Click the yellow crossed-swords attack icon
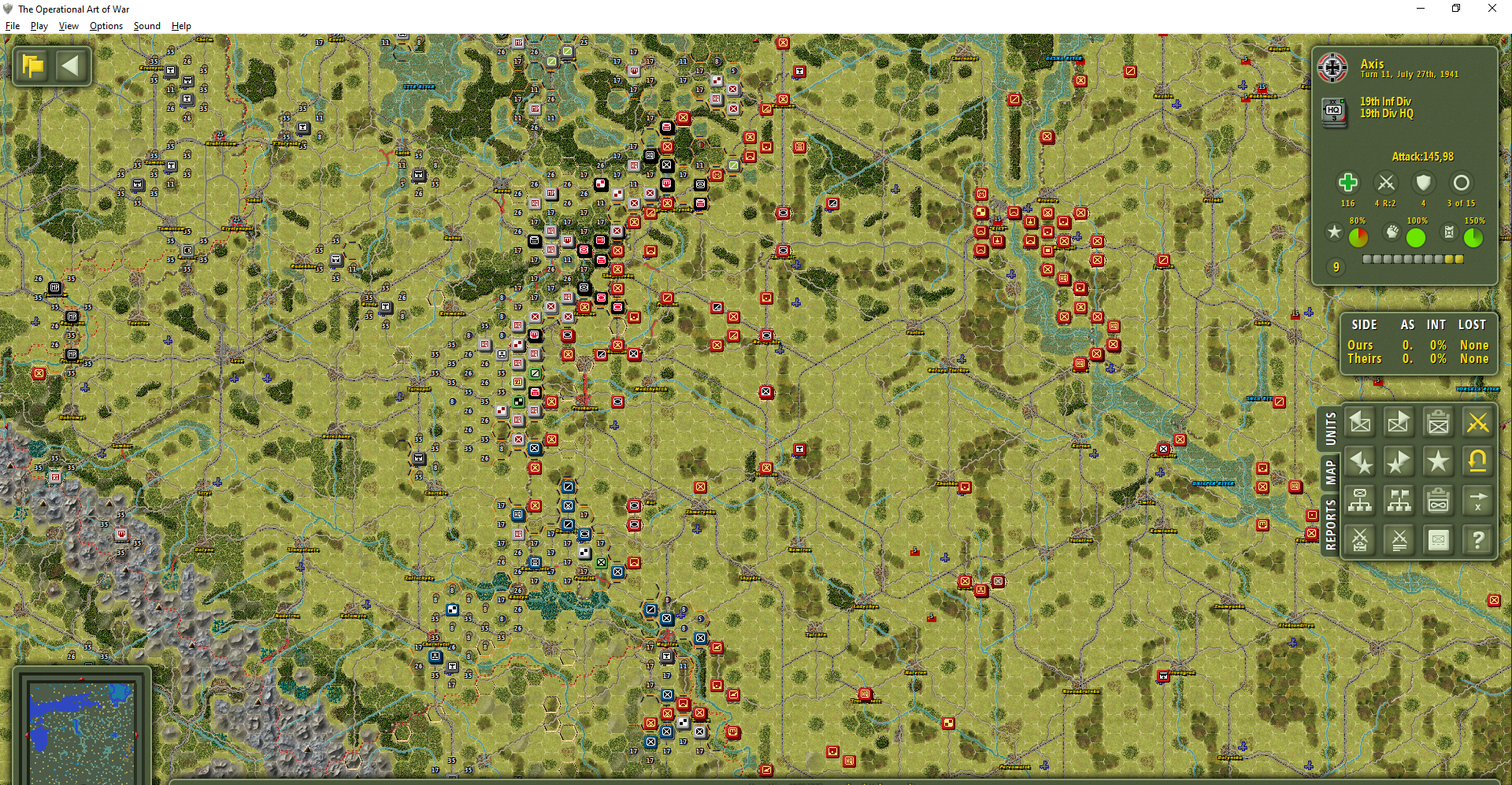 click(x=1478, y=423)
